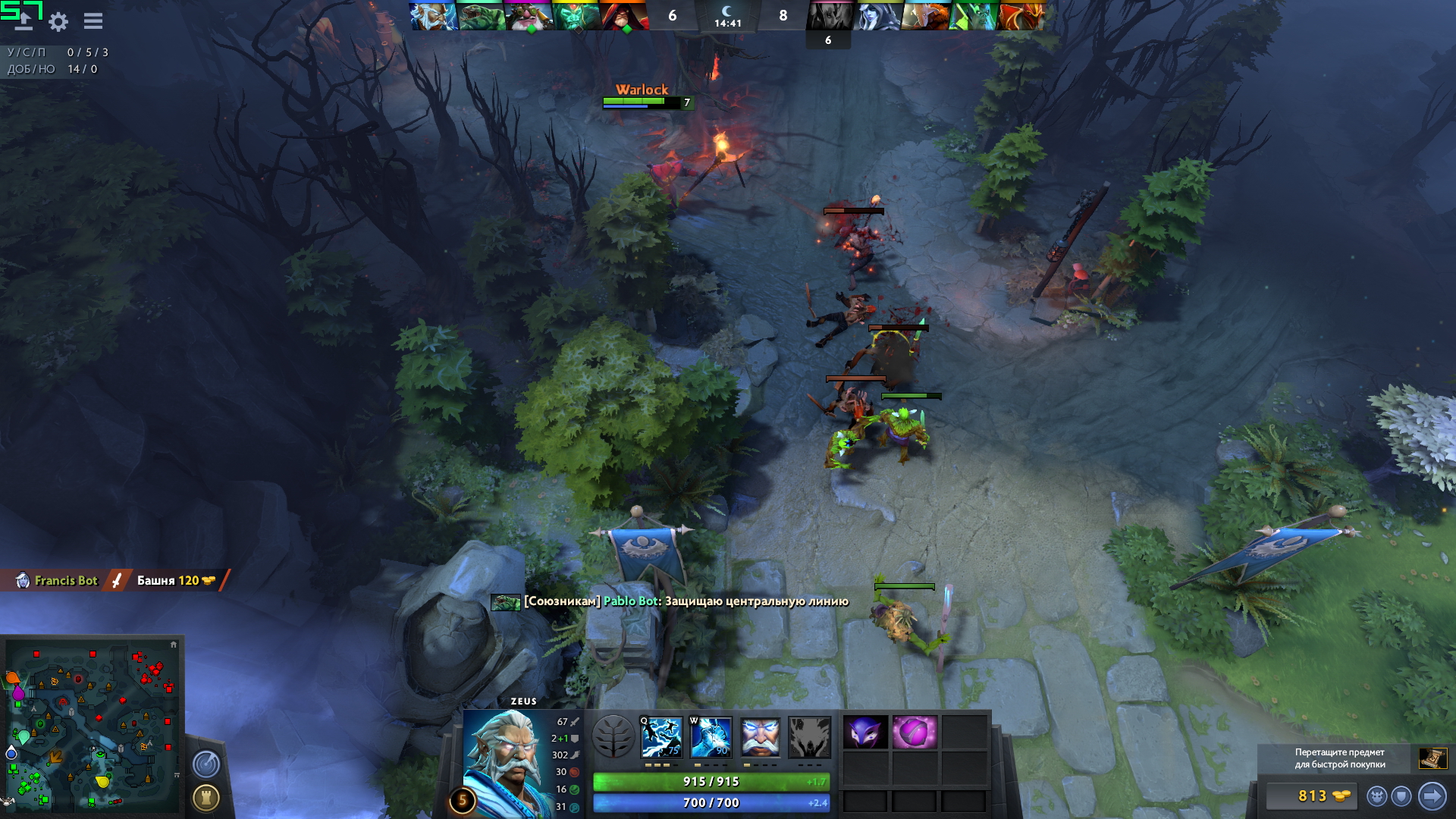Select the unlearned Thundergod's Wrath ultimate
The width and height of the screenshot is (1456, 819).
click(809, 737)
